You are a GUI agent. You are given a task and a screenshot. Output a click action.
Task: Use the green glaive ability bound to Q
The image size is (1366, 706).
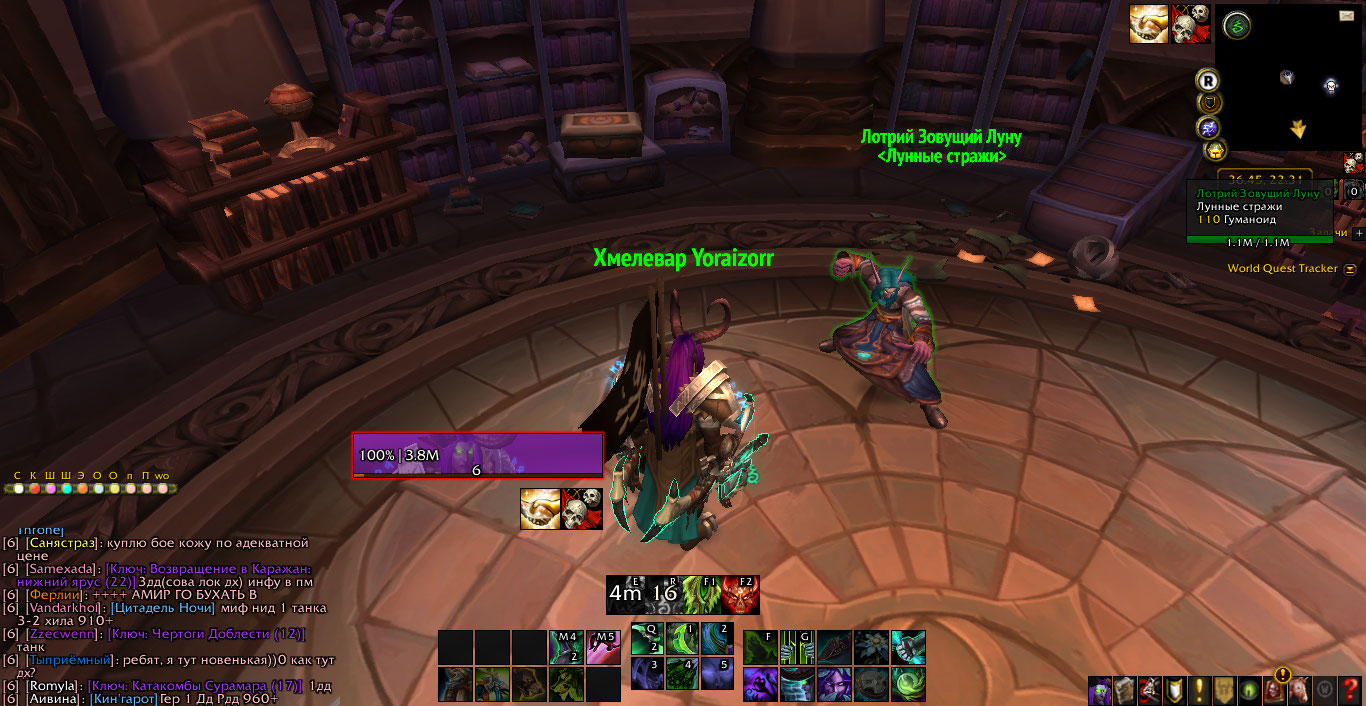click(x=646, y=639)
